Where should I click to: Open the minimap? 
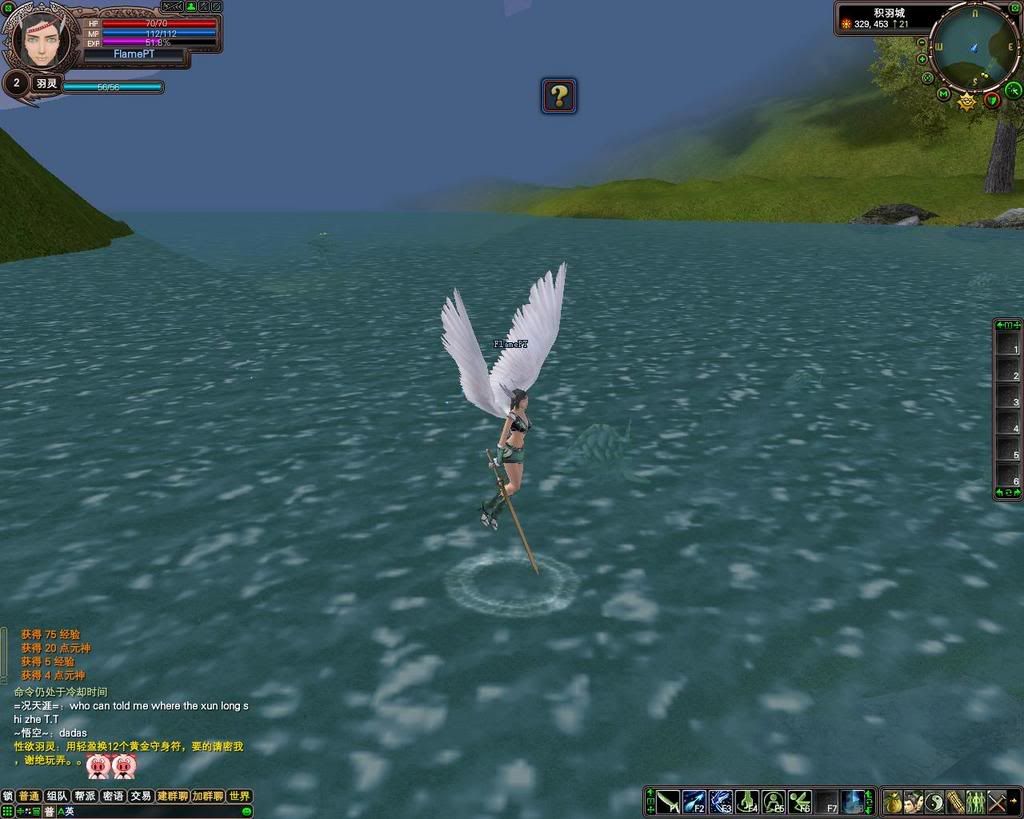(973, 47)
